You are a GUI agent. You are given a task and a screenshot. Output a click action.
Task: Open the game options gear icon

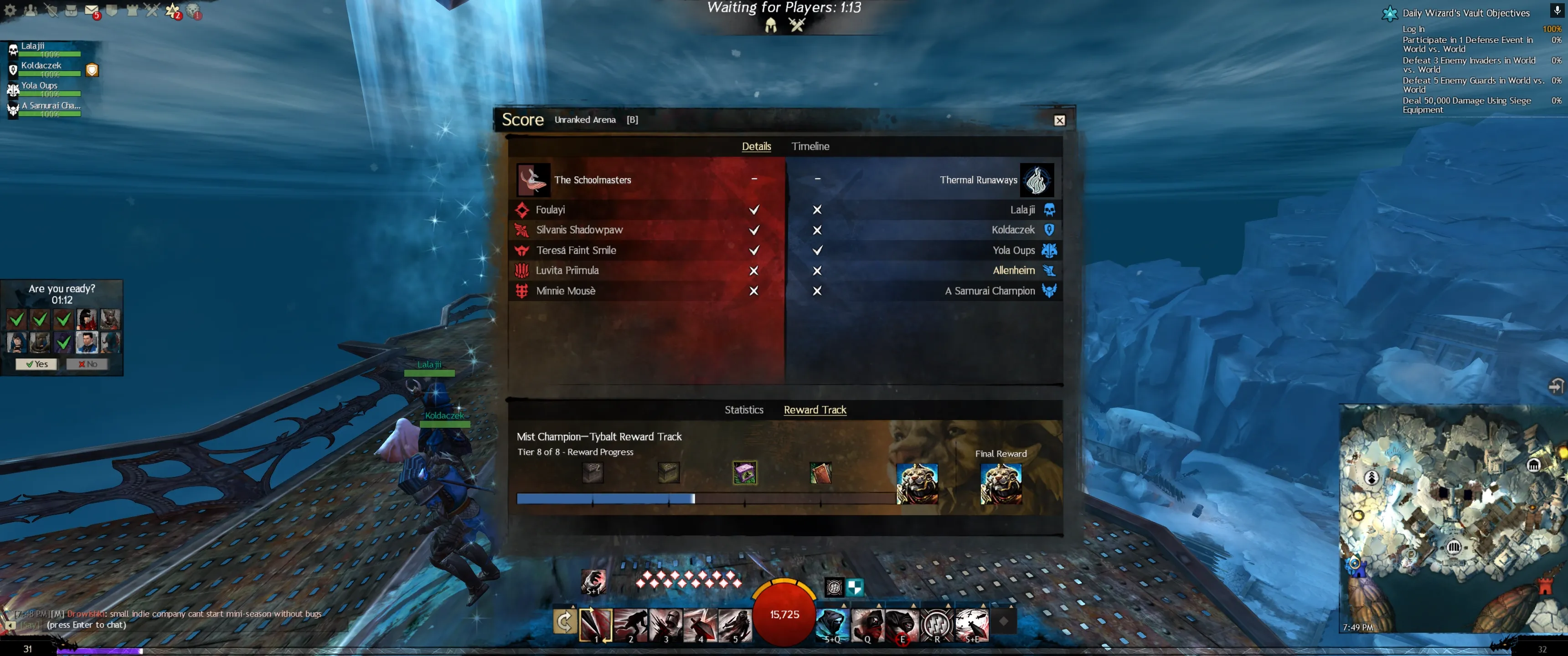[10, 10]
